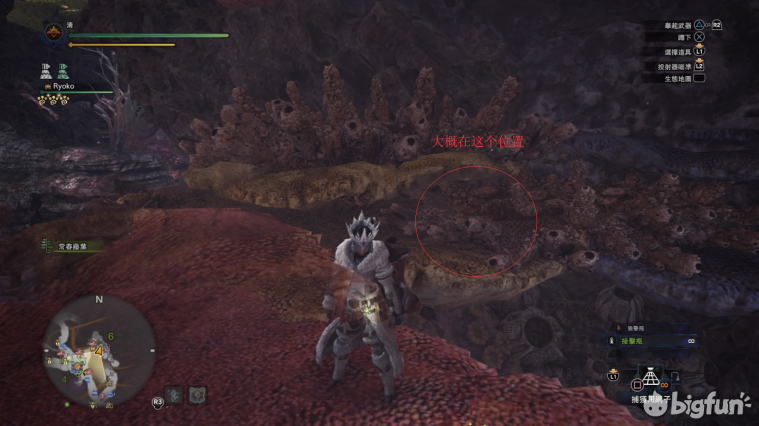Click the right tracking icon beside minimap

[198, 395]
